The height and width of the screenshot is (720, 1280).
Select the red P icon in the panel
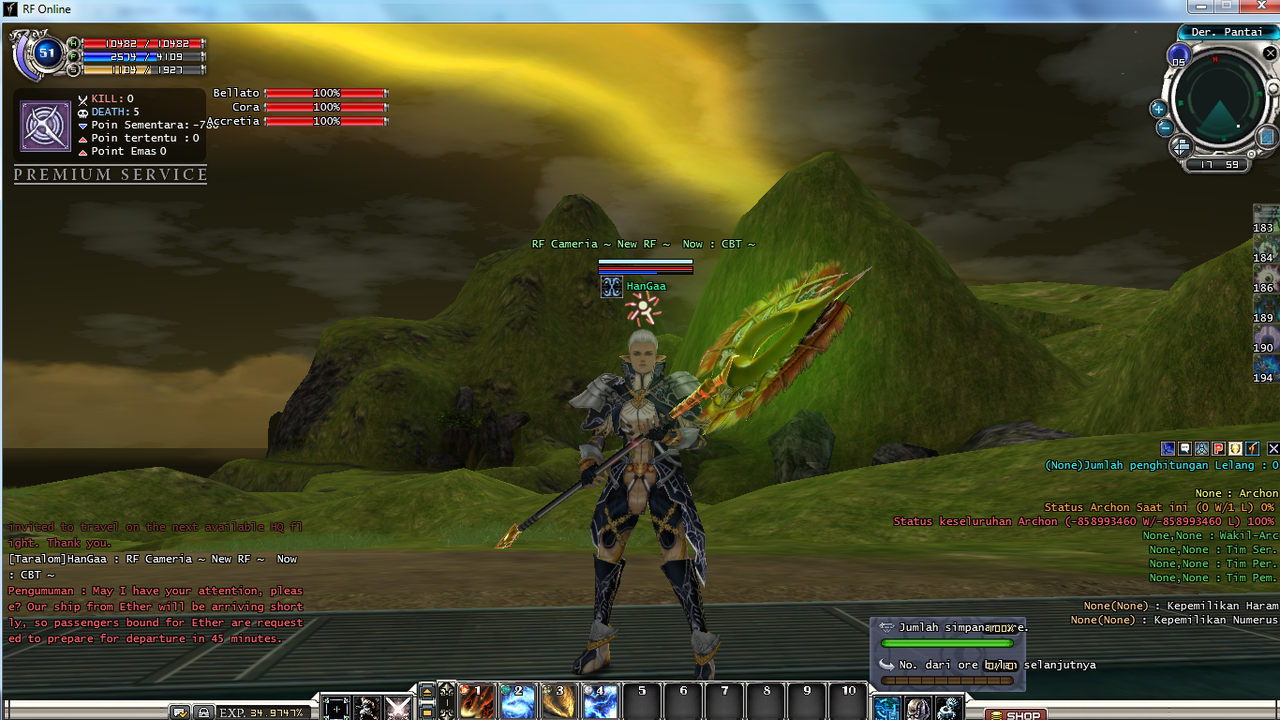[1219, 449]
